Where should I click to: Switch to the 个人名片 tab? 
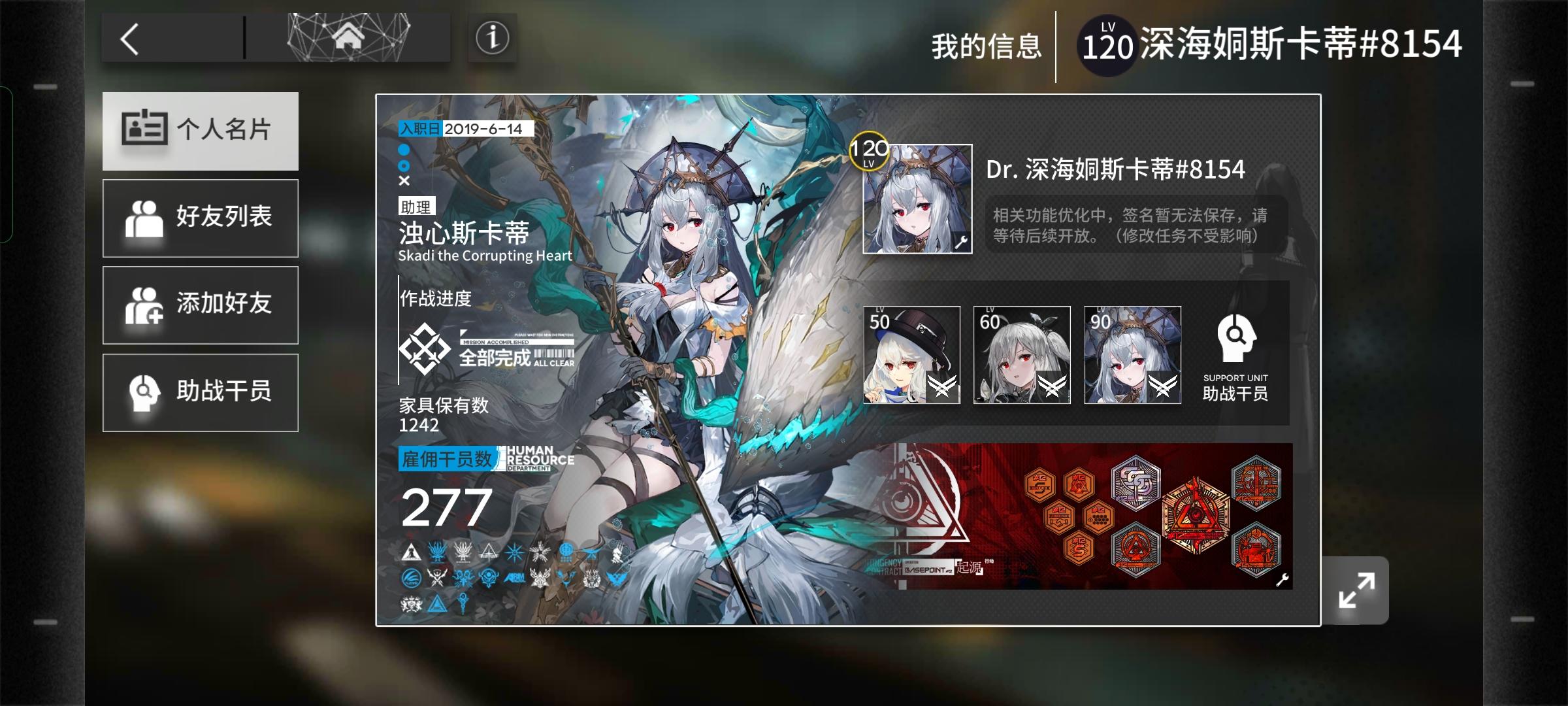pos(199,131)
